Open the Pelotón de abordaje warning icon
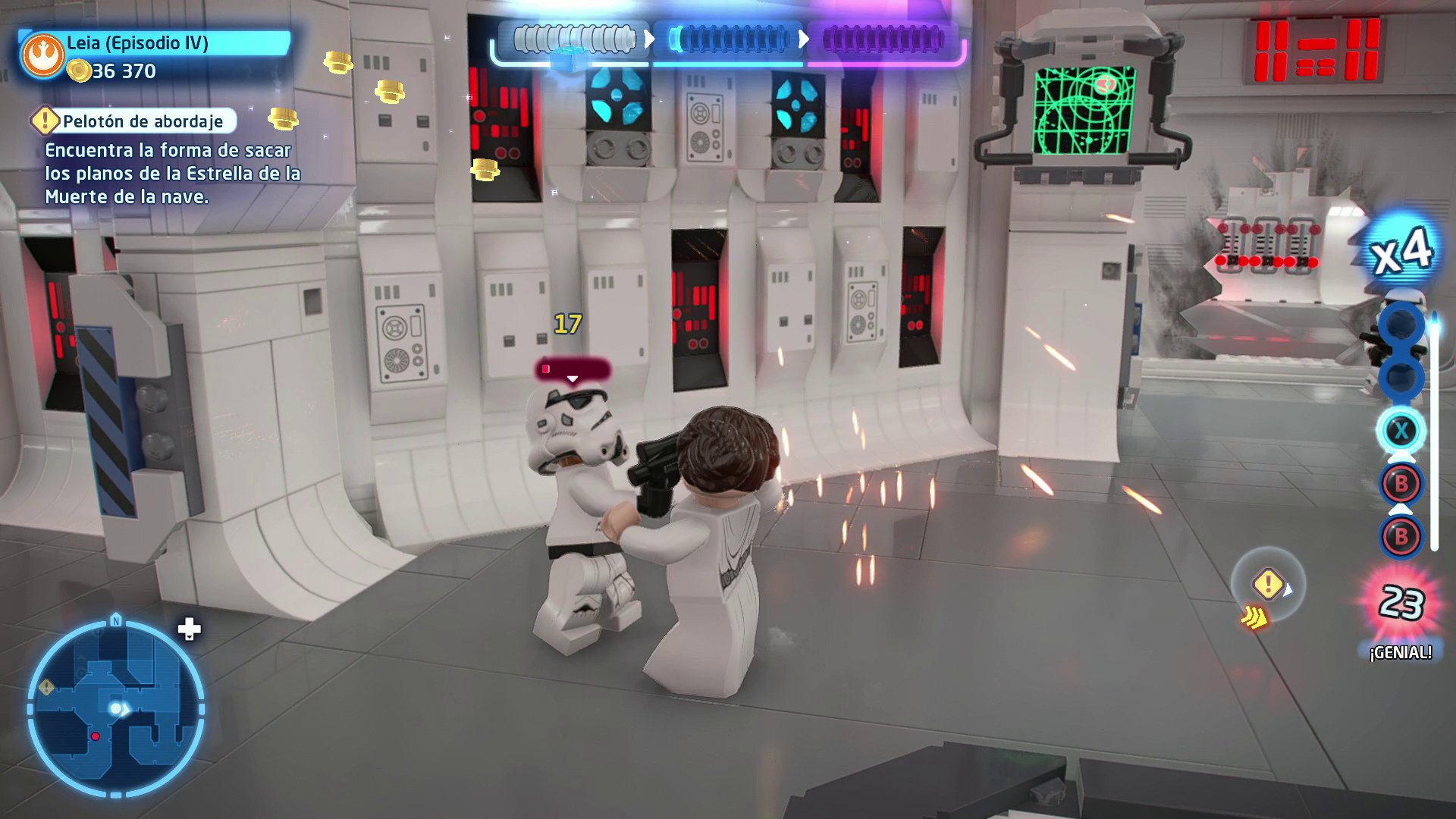Viewport: 1456px width, 819px height. [45, 121]
